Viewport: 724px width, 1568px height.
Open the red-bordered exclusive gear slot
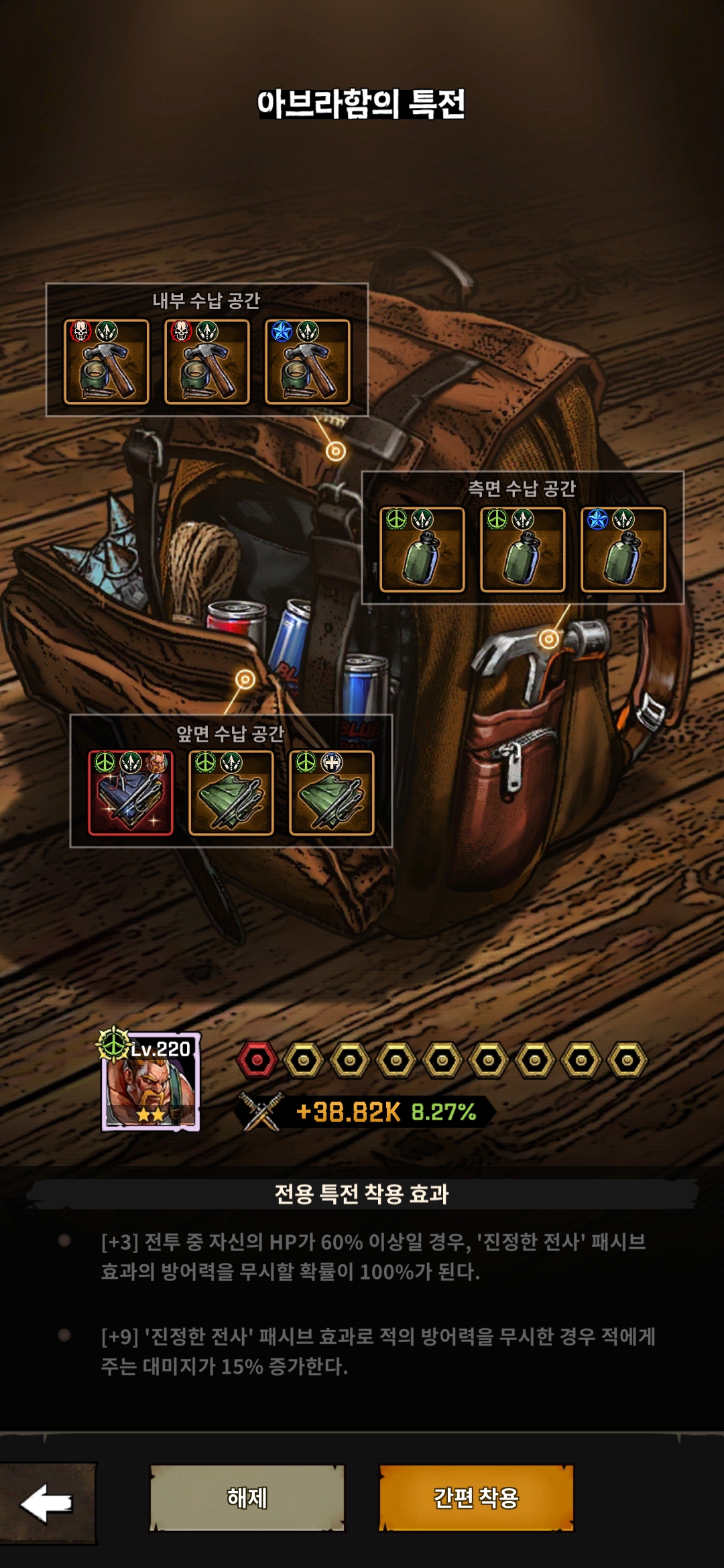(x=131, y=793)
